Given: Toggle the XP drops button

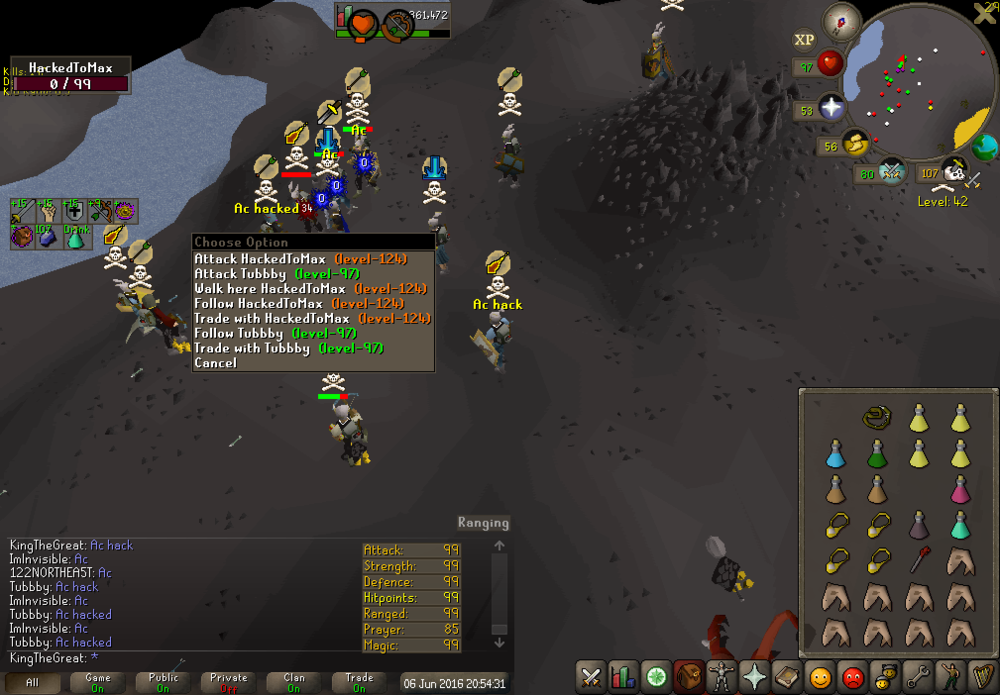Looking at the screenshot, I should 803,40.
